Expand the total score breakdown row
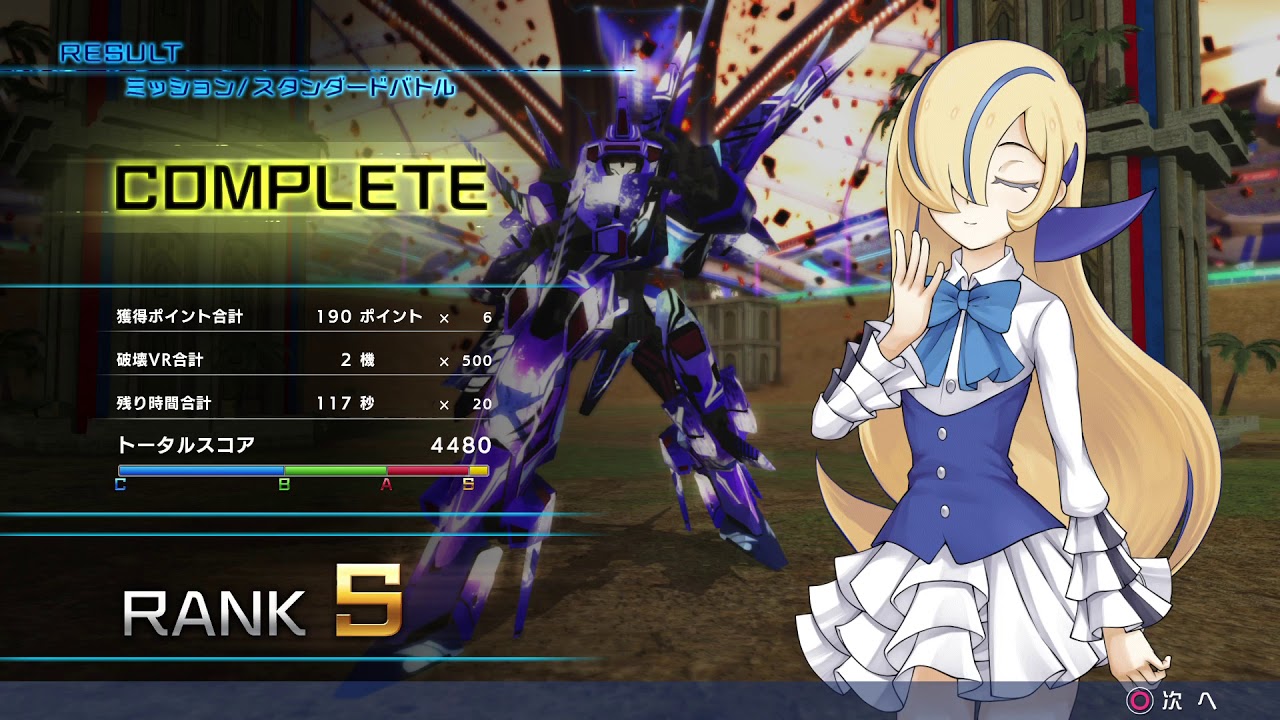 click(300, 443)
